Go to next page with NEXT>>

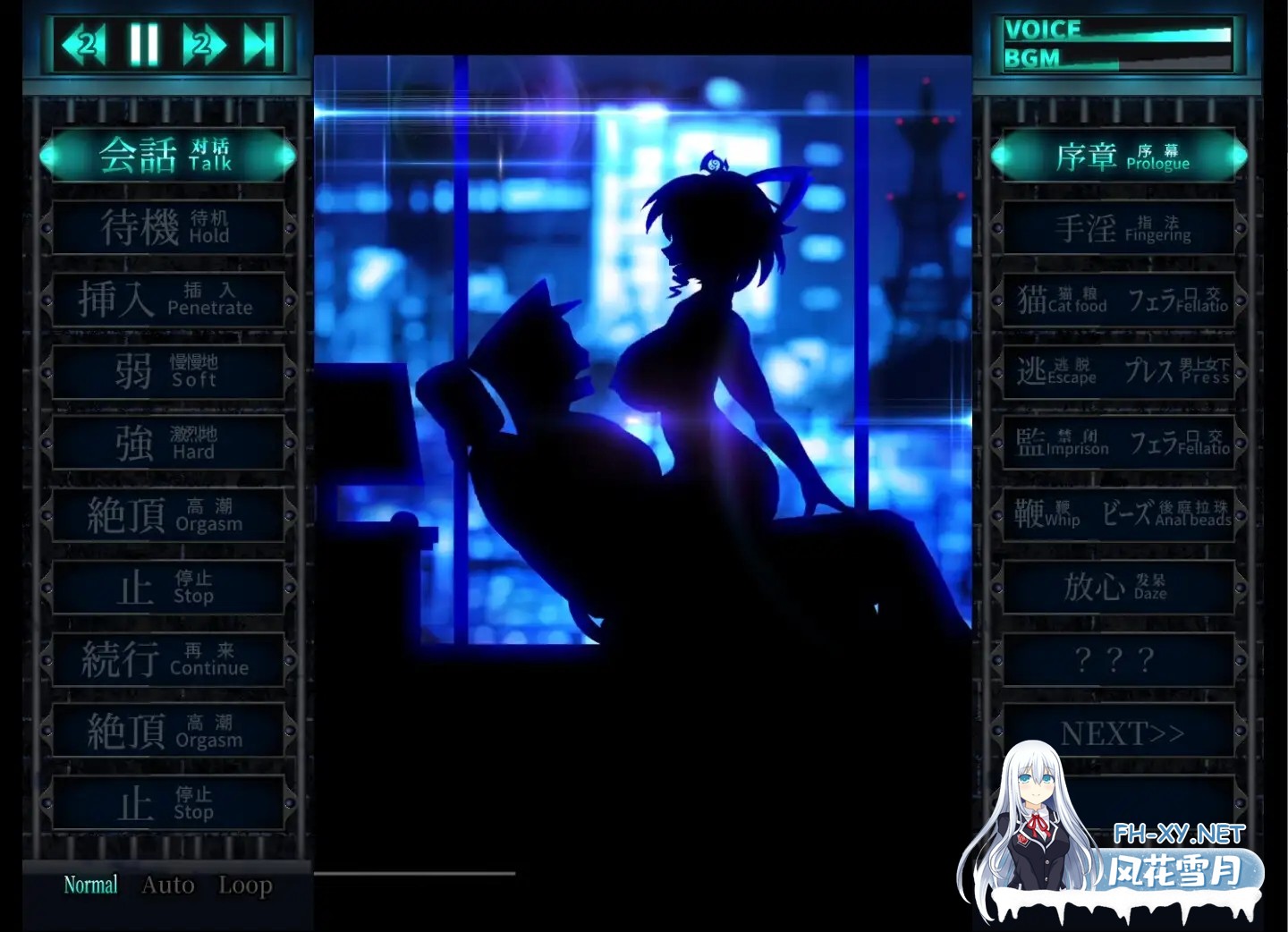tap(1118, 732)
